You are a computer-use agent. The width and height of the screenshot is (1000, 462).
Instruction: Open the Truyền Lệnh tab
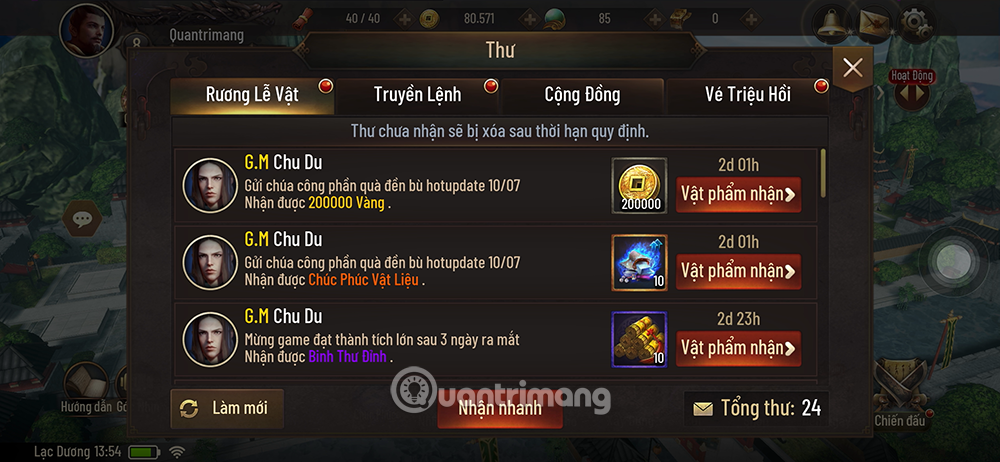(417, 95)
